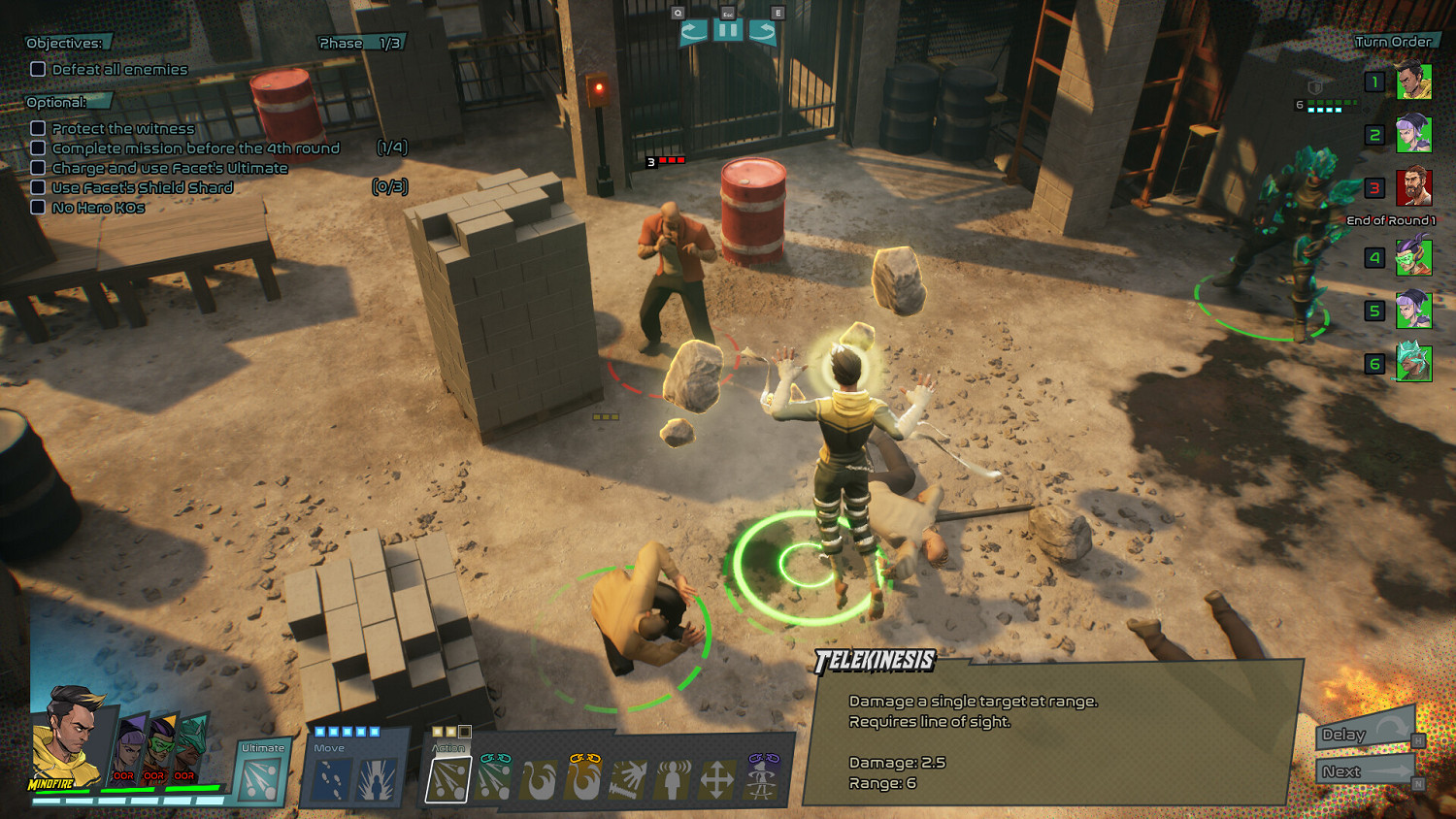Rotate camera with the left arrow button
The height and width of the screenshot is (819, 1456).
click(693, 31)
